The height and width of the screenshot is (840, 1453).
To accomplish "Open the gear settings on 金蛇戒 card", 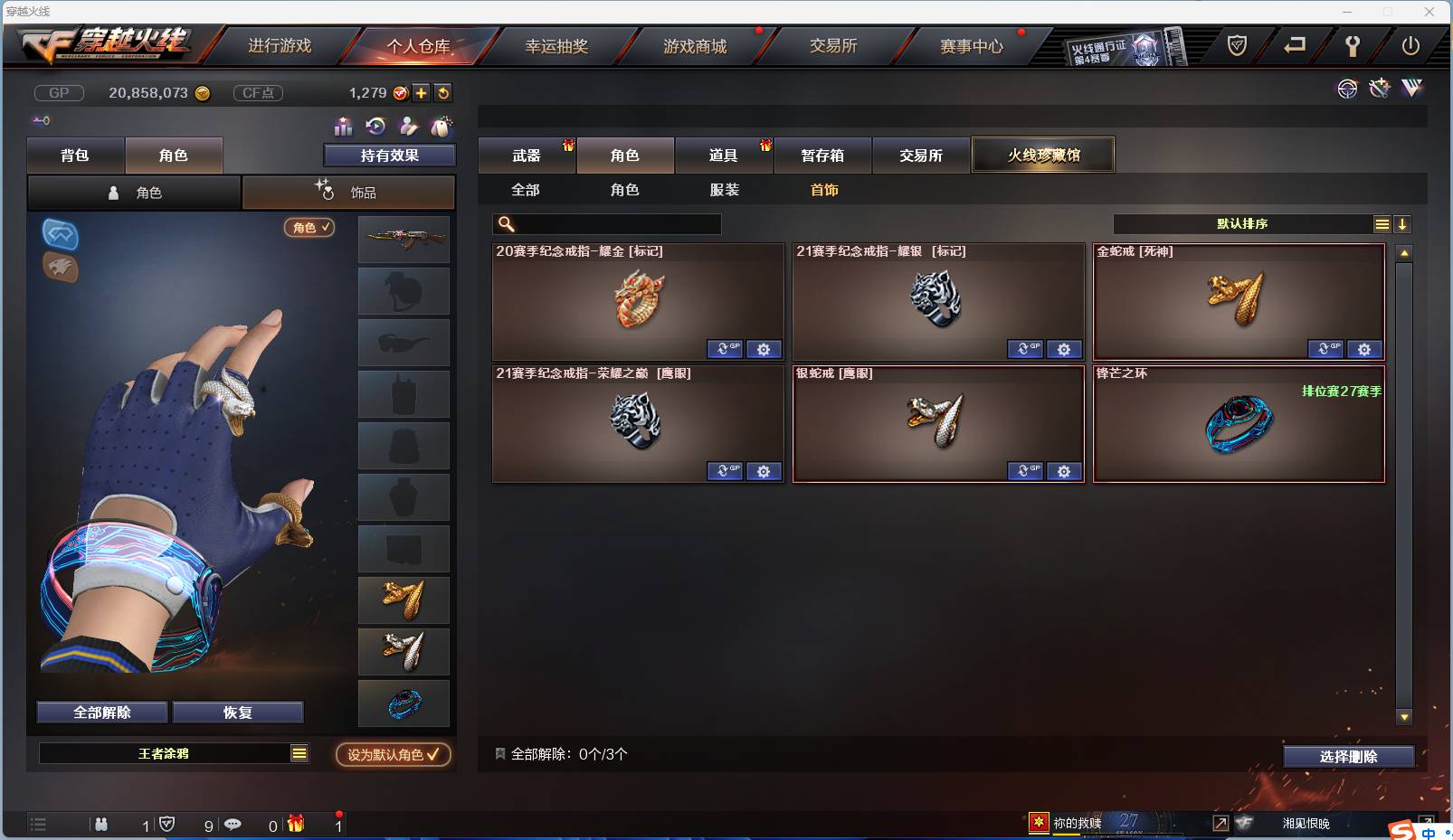I will coord(1364,349).
